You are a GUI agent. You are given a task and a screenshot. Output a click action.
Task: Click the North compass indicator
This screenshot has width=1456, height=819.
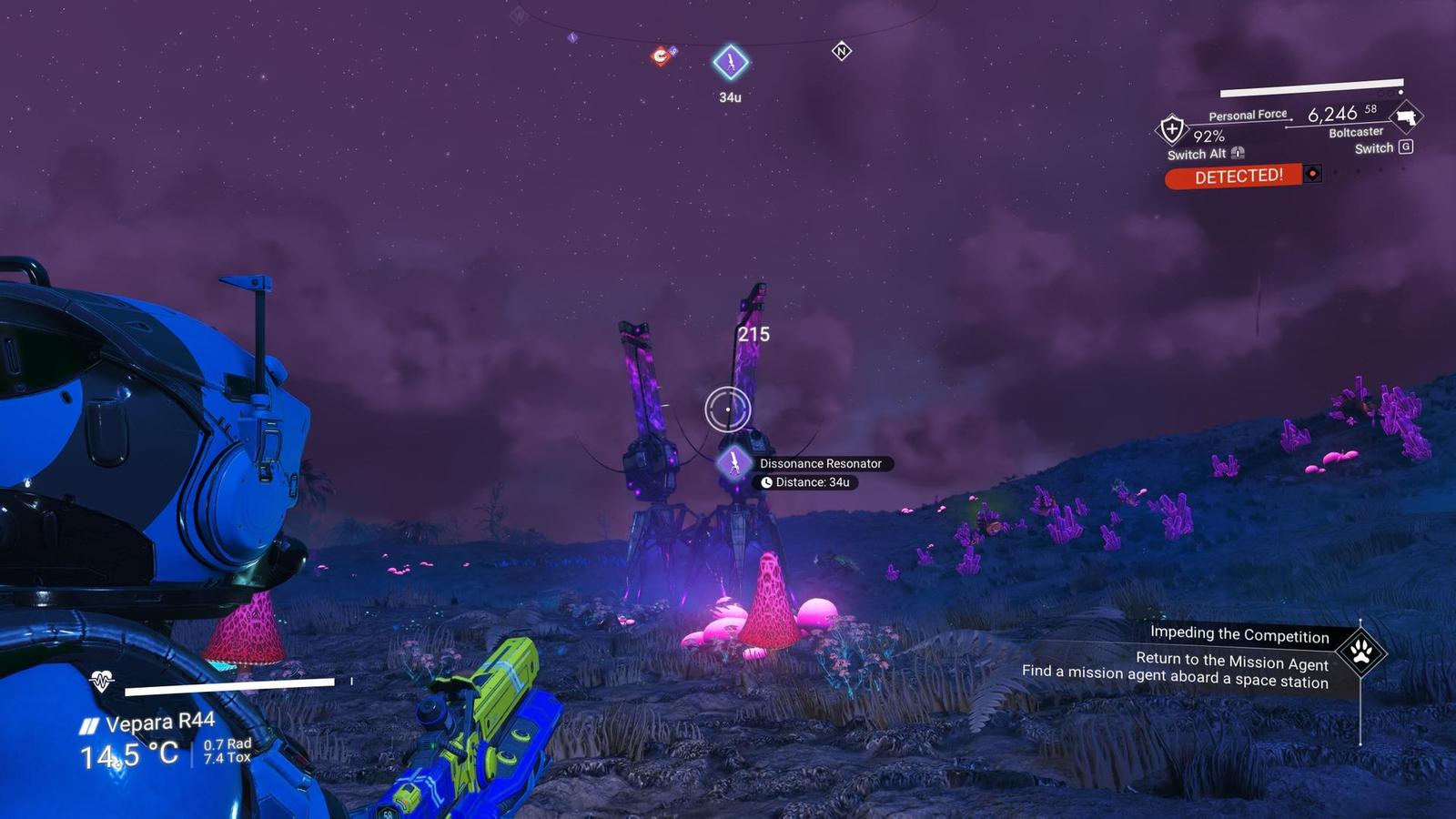[841, 51]
